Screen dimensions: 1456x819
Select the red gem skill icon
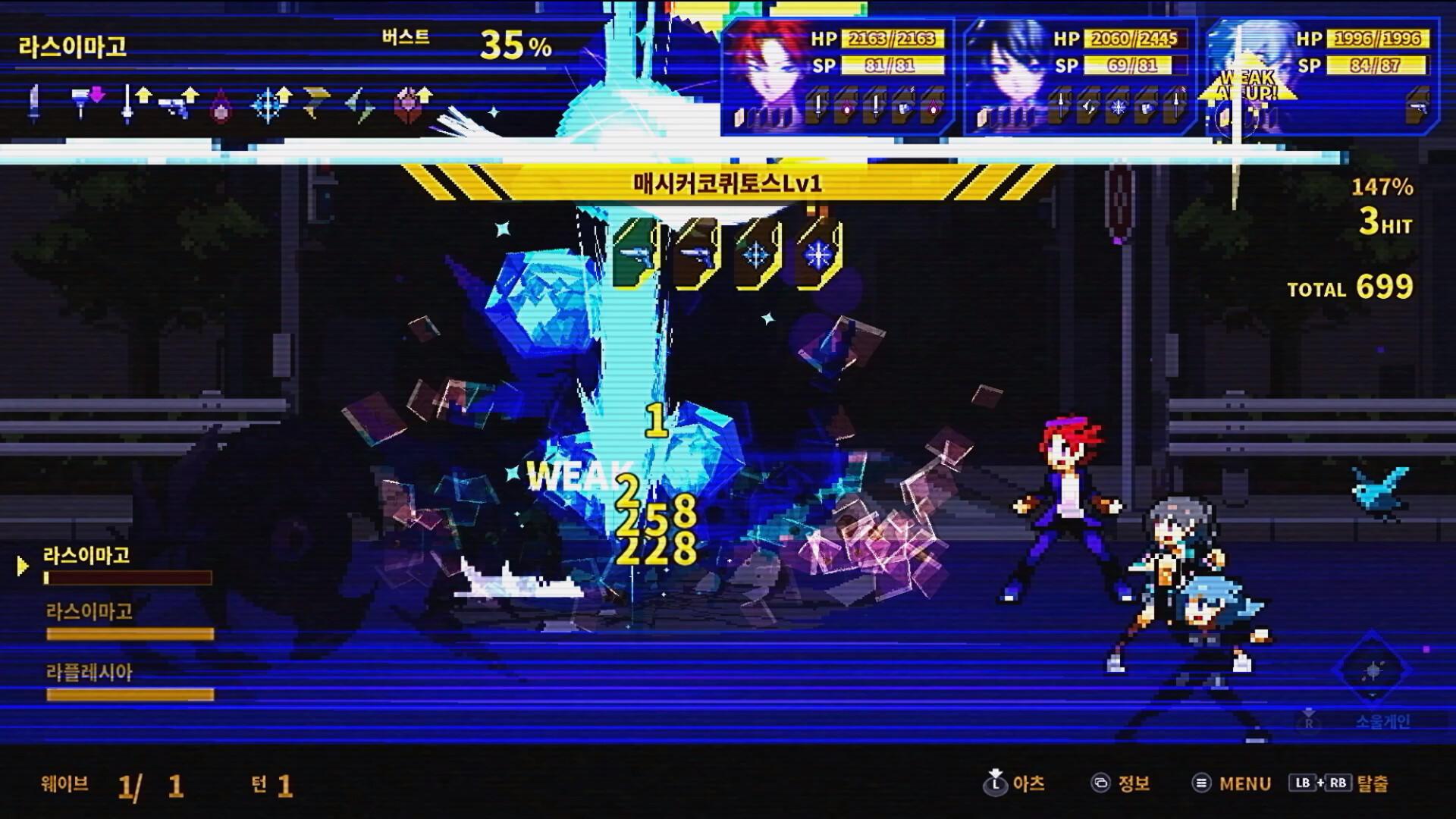[x=219, y=105]
